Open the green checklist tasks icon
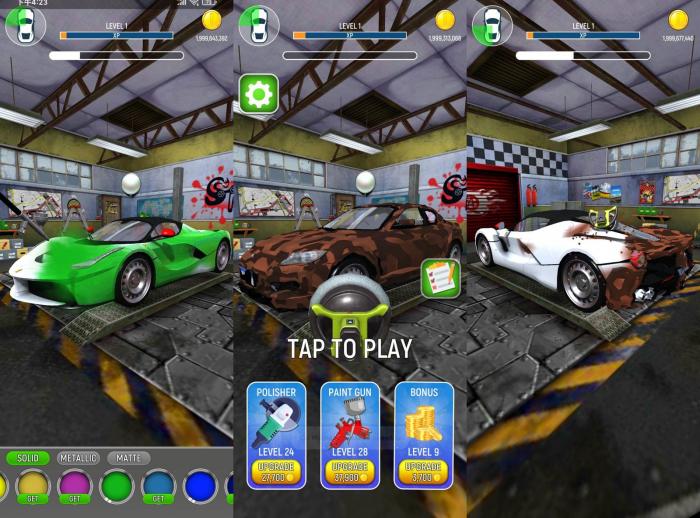This screenshot has width=700, height=518. 439,277
